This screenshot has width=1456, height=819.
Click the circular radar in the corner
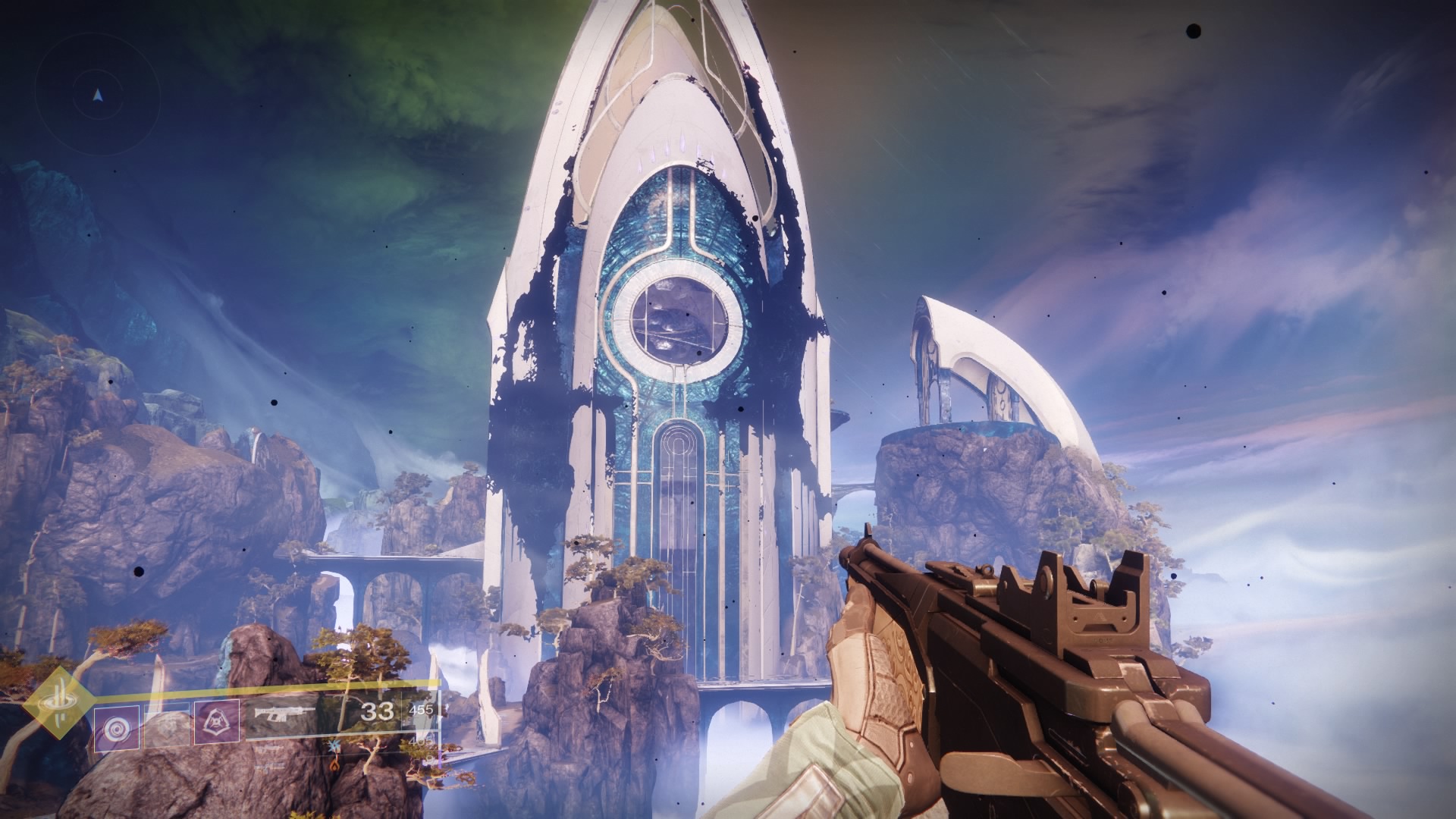pos(98,96)
